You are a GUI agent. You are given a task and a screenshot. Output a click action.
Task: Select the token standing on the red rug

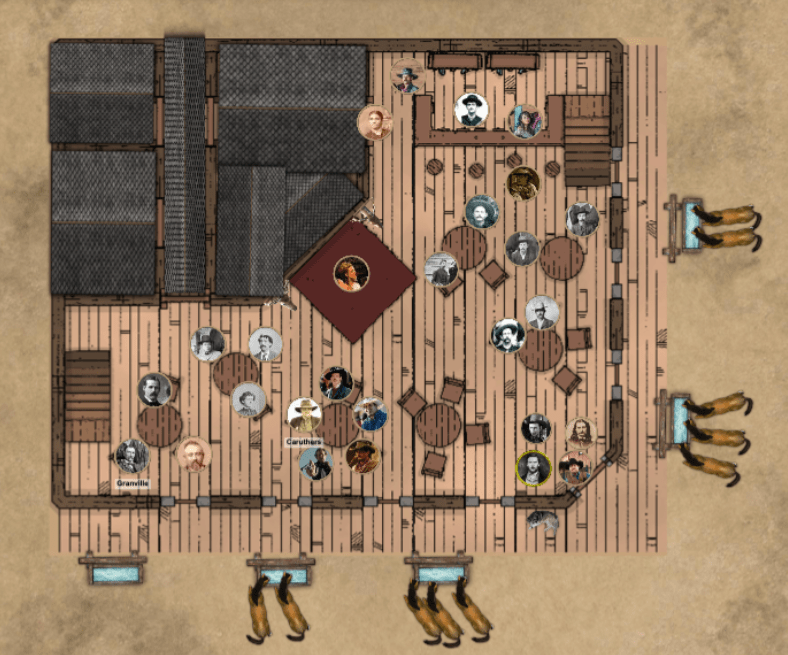(351, 273)
